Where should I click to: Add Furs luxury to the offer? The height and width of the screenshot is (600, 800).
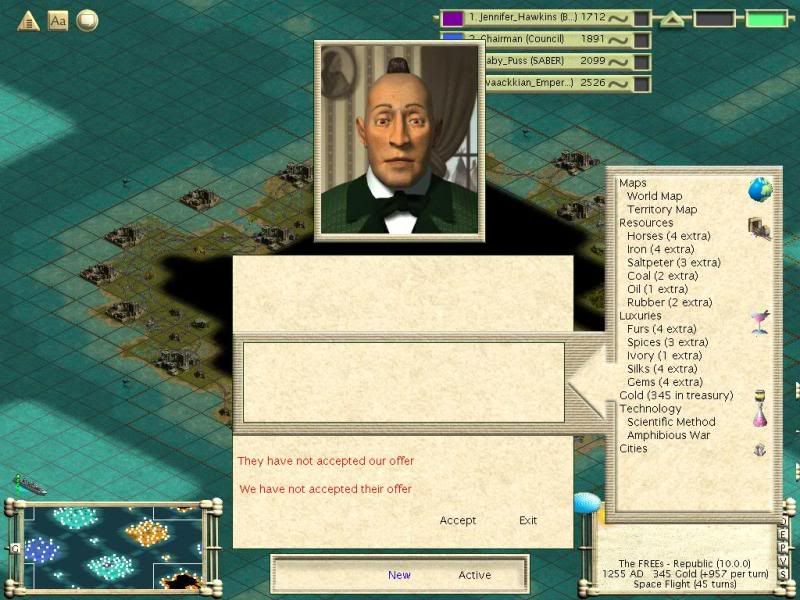point(661,329)
